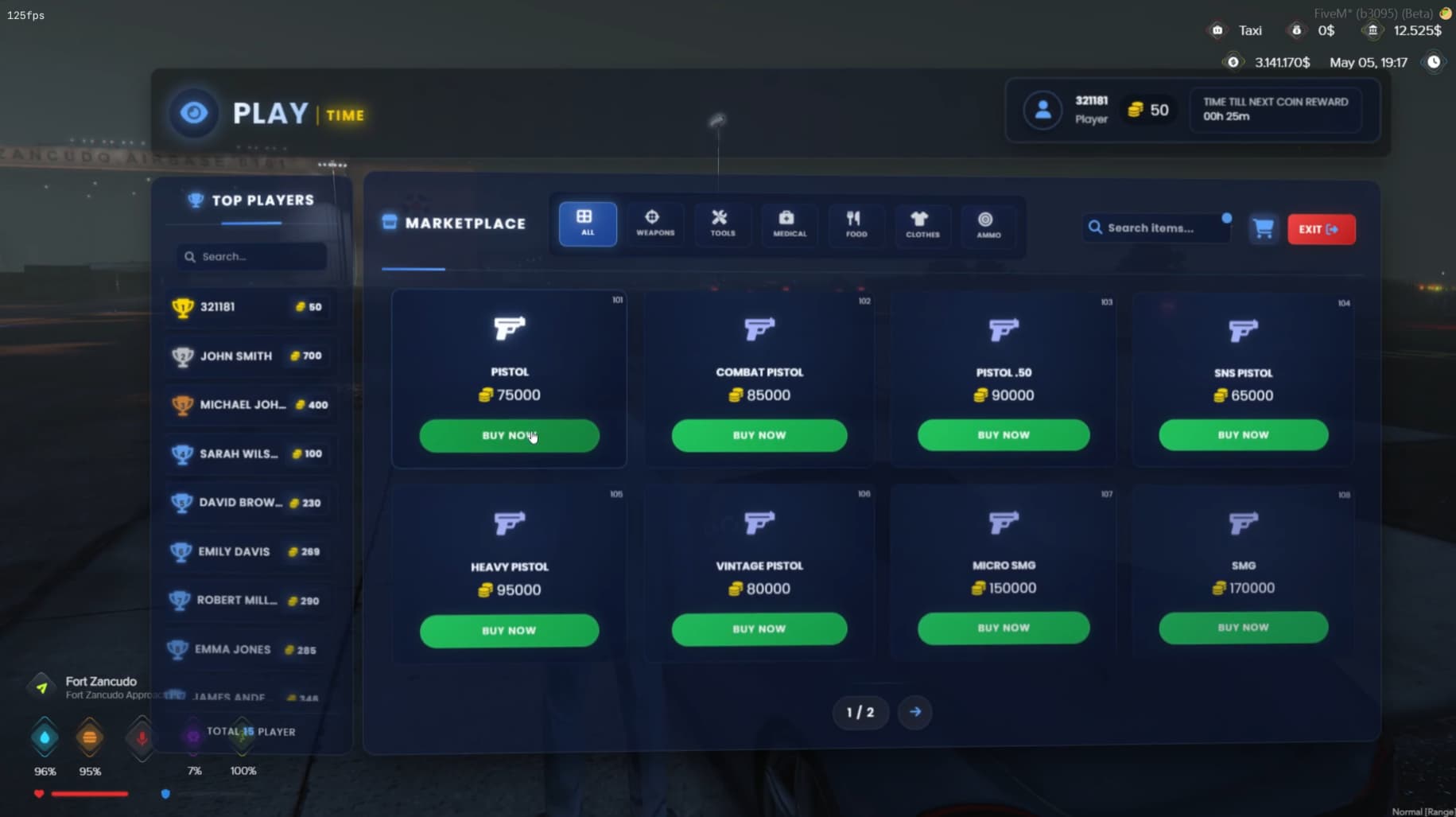The image size is (1456, 817).
Task: Open the Clothes category filter
Action: [922, 225]
